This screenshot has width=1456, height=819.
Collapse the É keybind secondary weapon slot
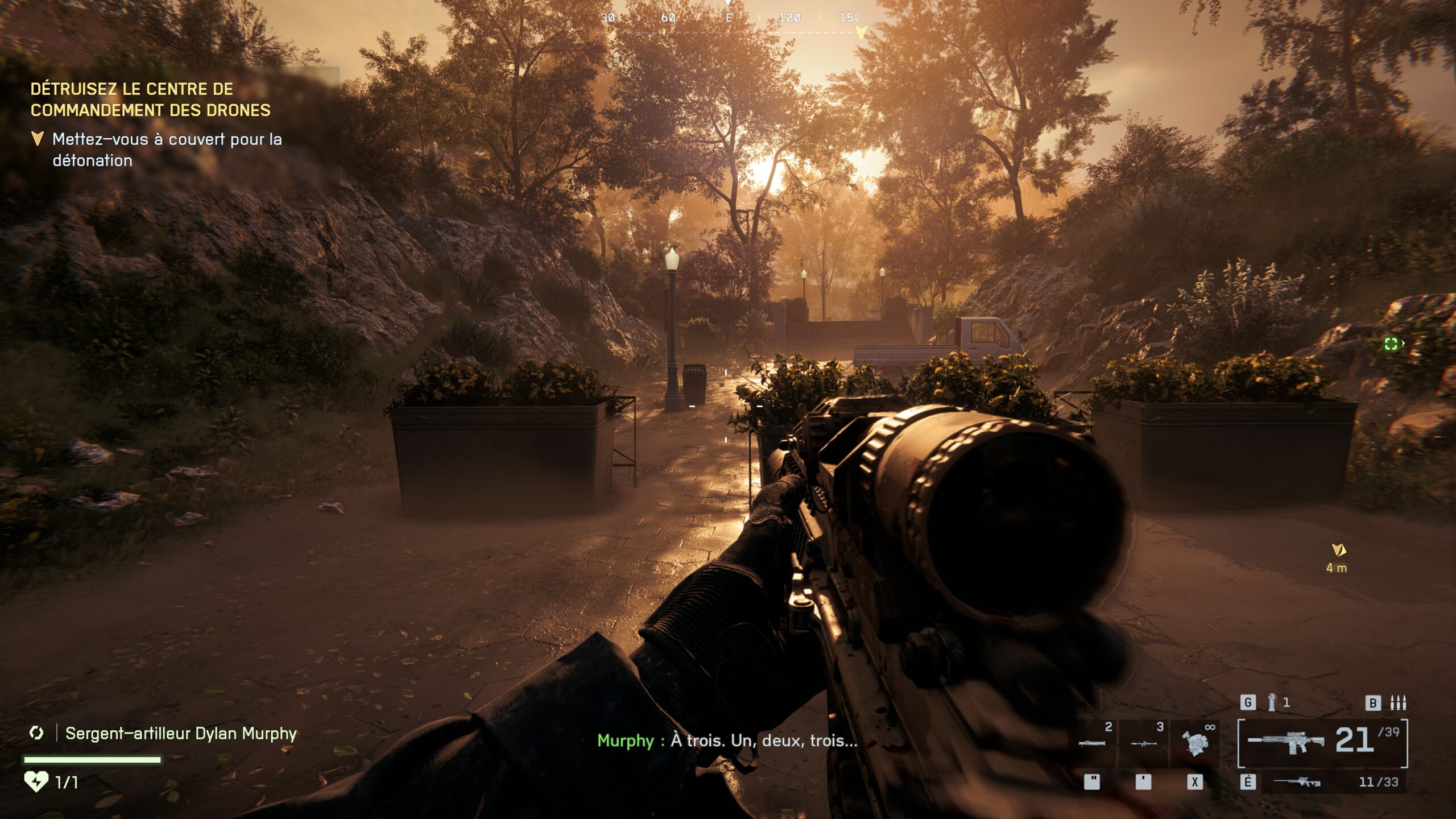point(1248,783)
